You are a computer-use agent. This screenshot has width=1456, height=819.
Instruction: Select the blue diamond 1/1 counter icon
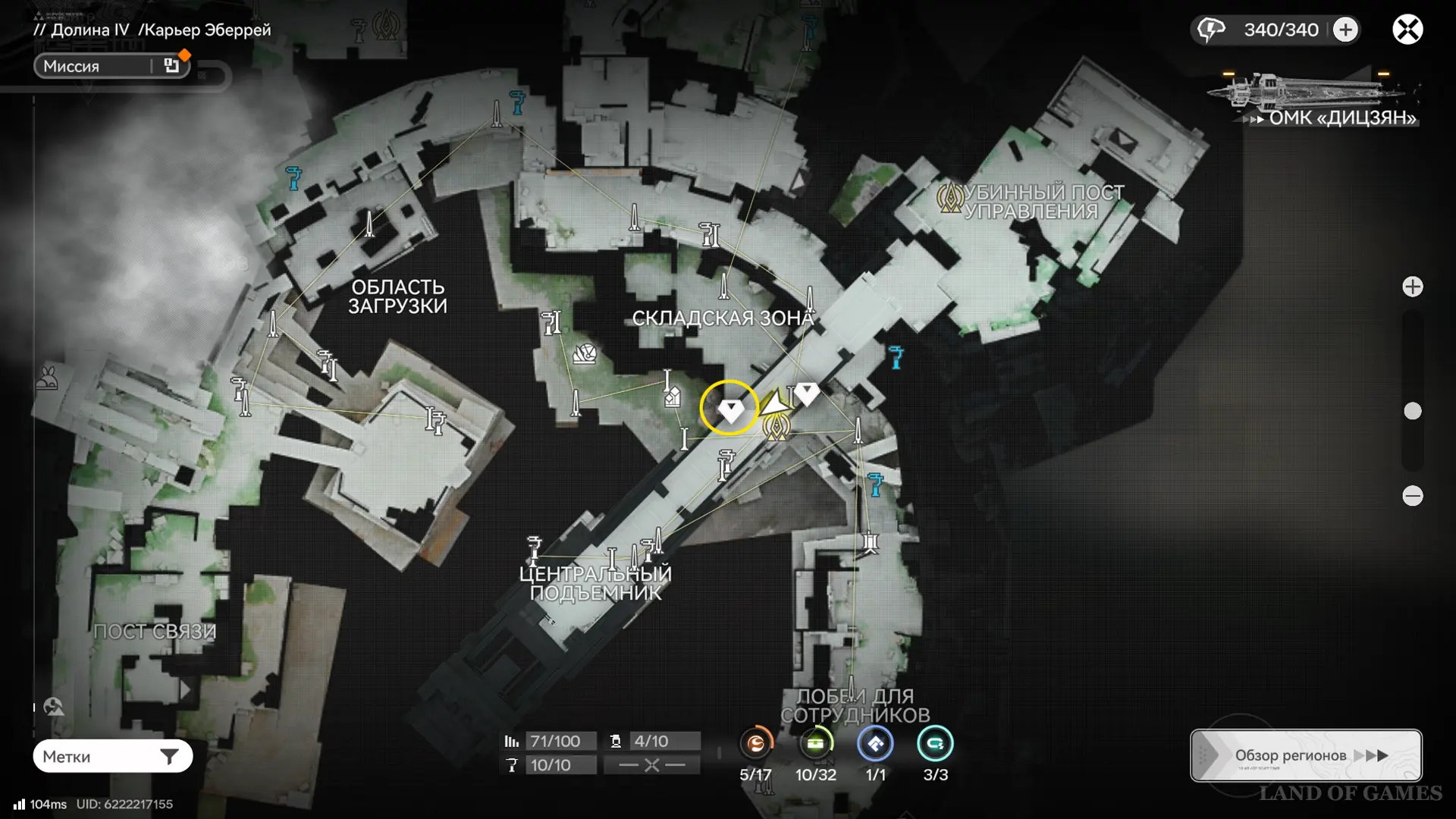coord(875,744)
